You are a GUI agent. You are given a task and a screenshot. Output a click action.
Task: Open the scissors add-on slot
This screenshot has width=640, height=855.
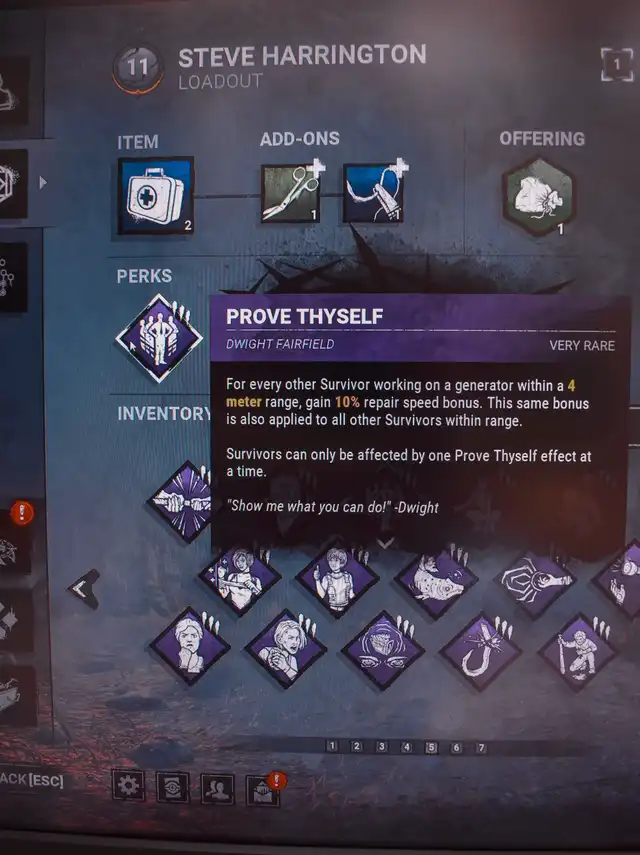290,193
